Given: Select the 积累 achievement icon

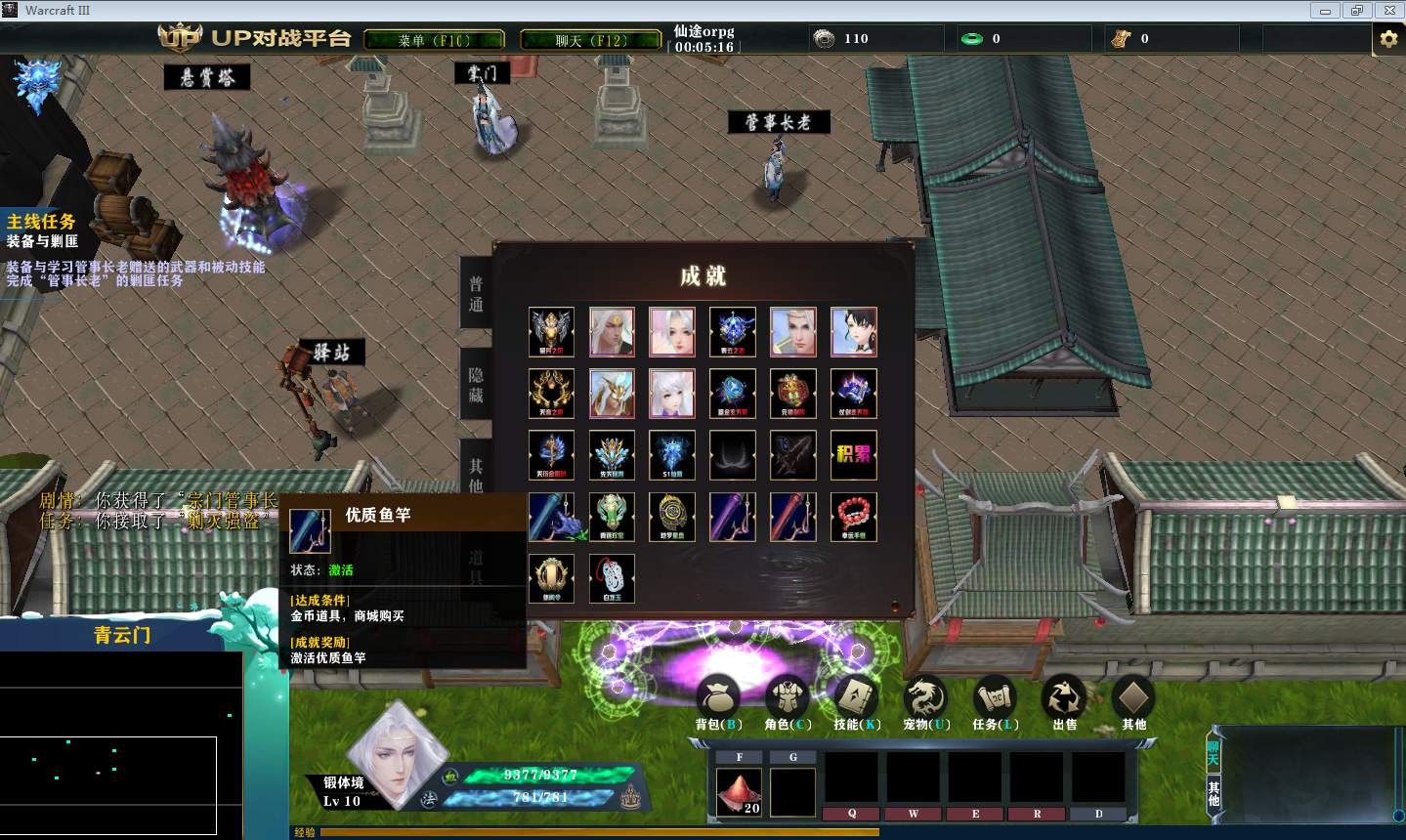Looking at the screenshot, I should 853,455.
